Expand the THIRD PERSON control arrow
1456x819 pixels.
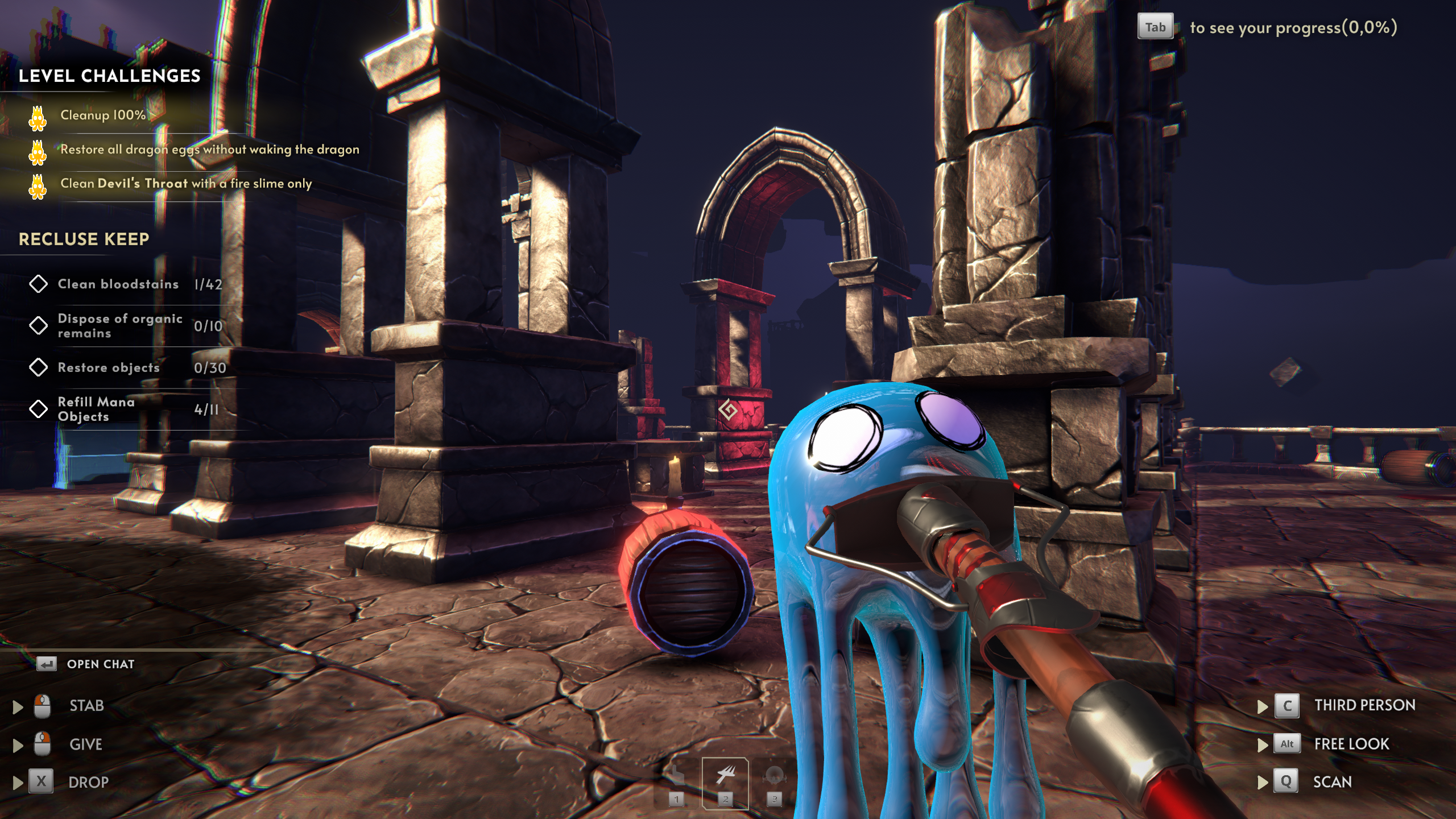point(1263,706)
